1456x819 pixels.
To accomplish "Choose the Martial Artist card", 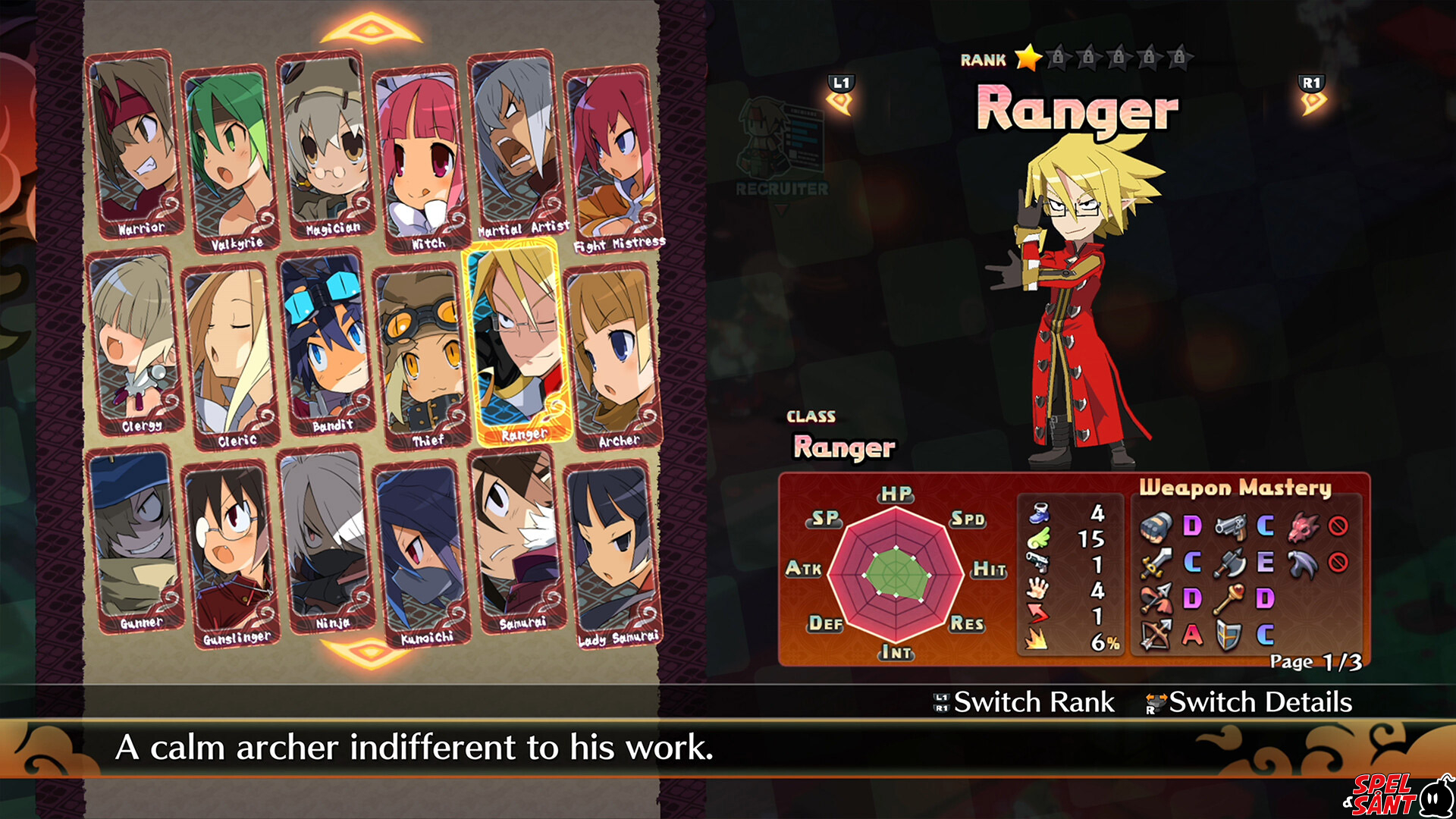I will click(515, 146).
